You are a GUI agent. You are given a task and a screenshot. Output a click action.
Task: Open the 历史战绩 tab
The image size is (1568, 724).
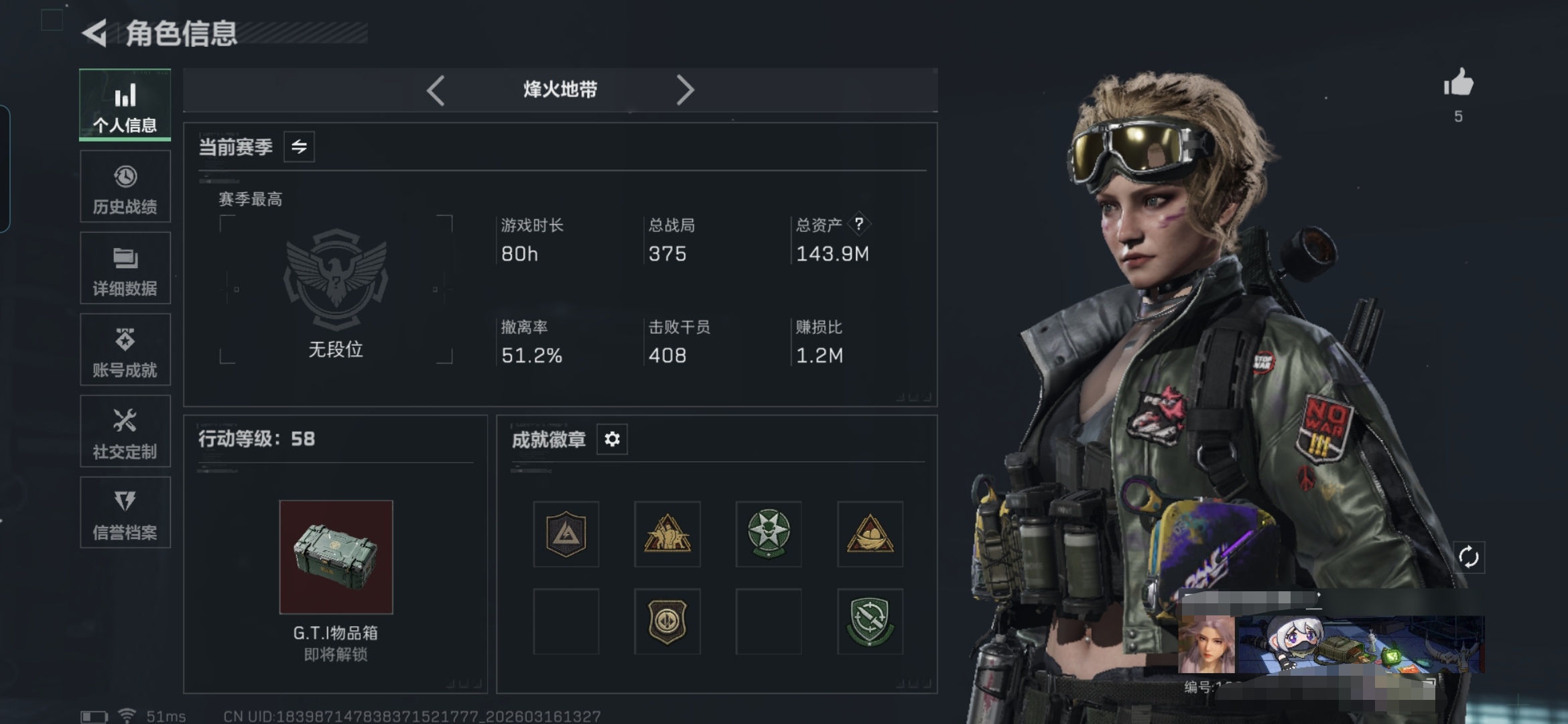(125, 187)
